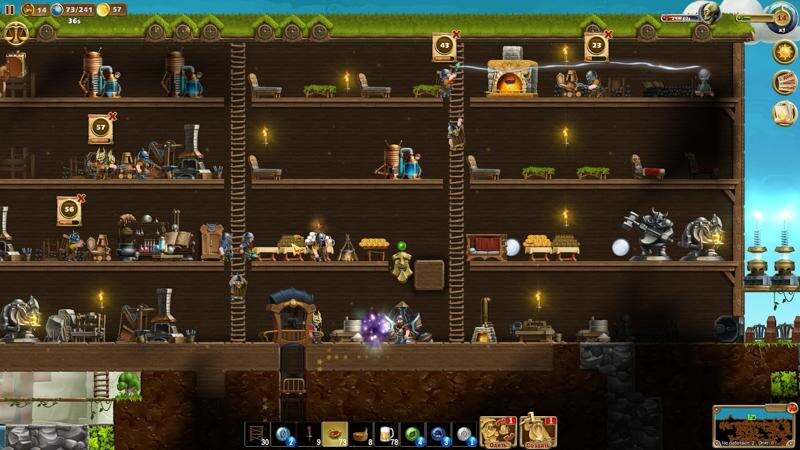The height and width of the screenshot is (450, 800).
Task: Select the wooden bowl slot with 8
Action: pos(361,433)
